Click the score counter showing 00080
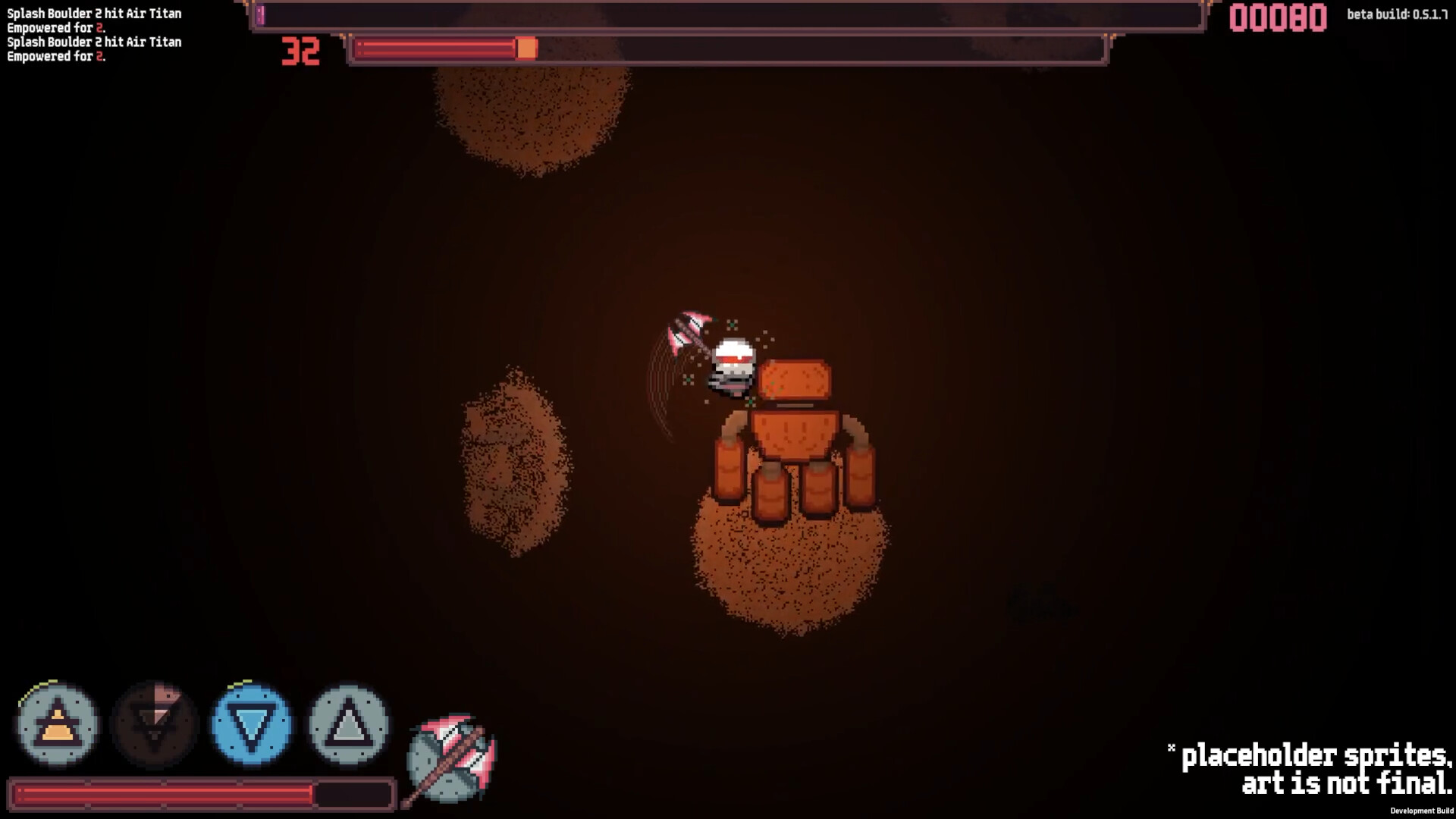The height and width of the screenshot is (819, 1456). pos(1279,20)
